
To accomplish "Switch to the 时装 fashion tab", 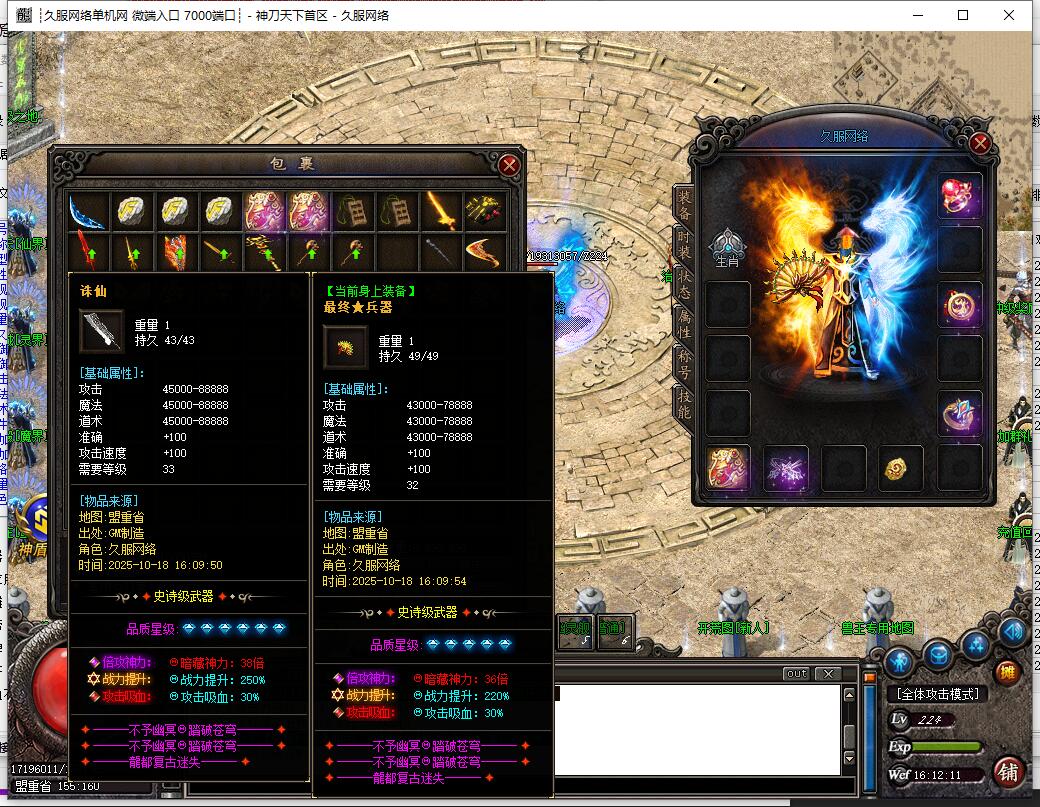I will click(684, 241).
